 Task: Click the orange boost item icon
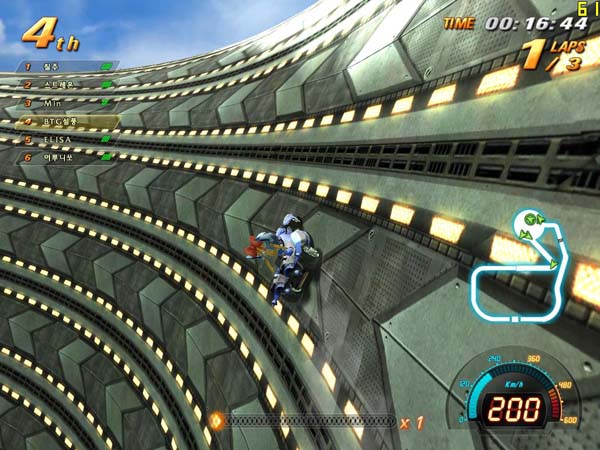(x=216, y=421)
